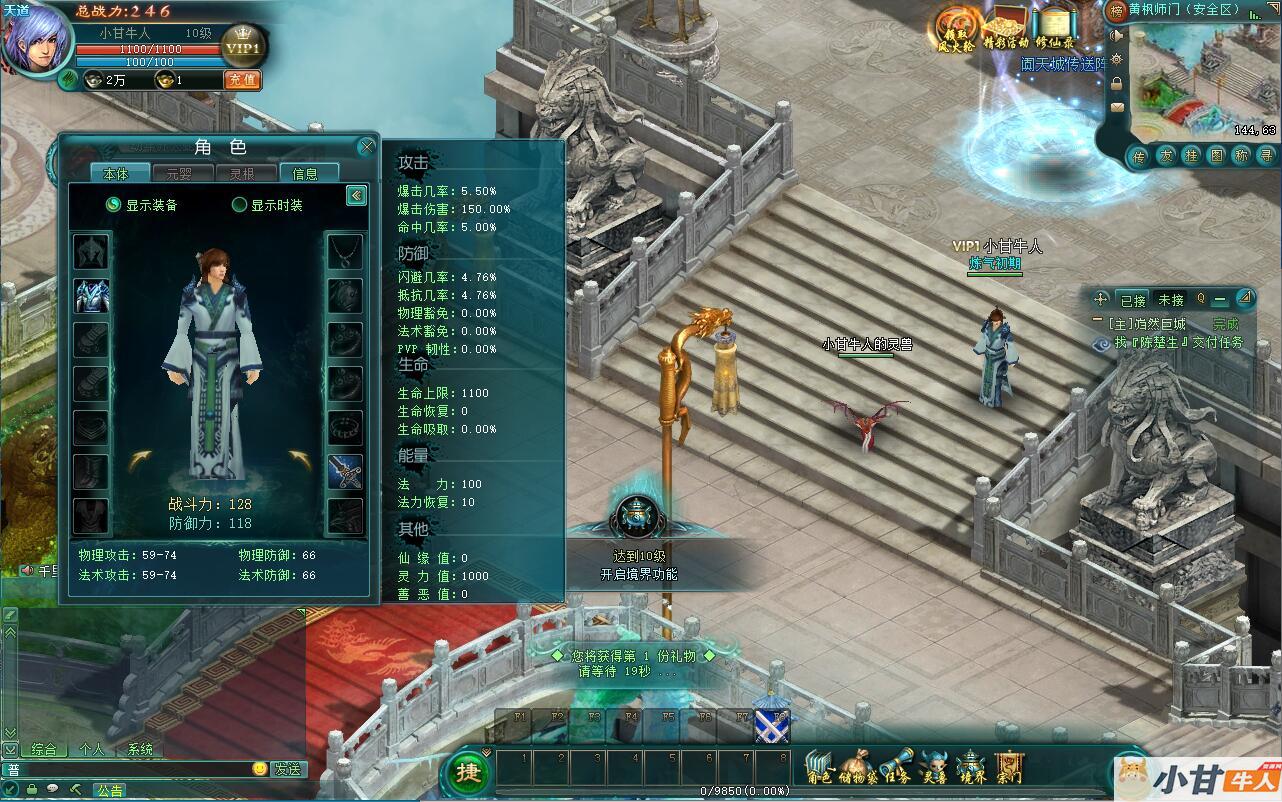Collapse the attribute details with the arrow button

tap(356, 195)
